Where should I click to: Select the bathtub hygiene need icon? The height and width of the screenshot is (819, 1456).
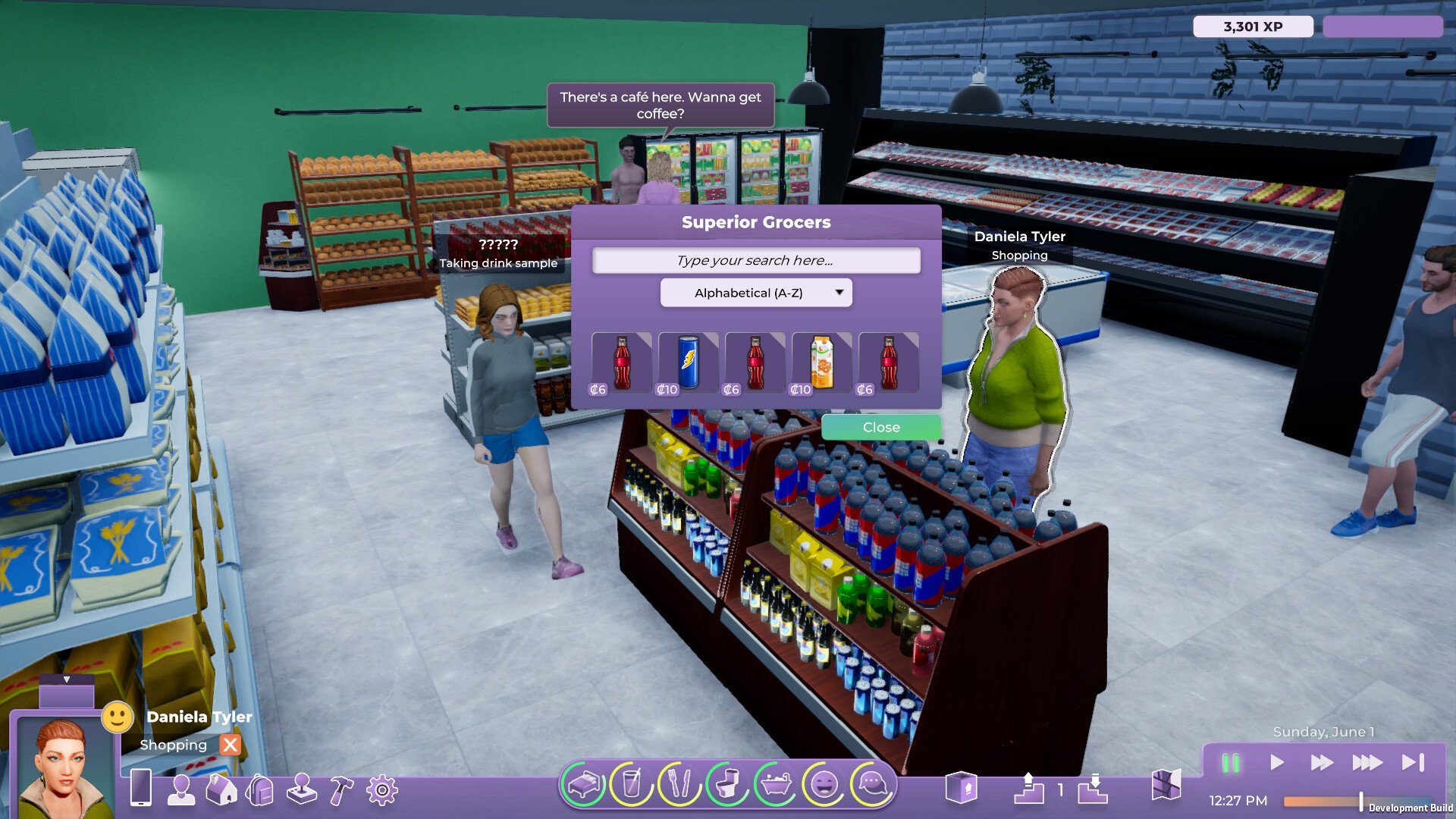775,784
